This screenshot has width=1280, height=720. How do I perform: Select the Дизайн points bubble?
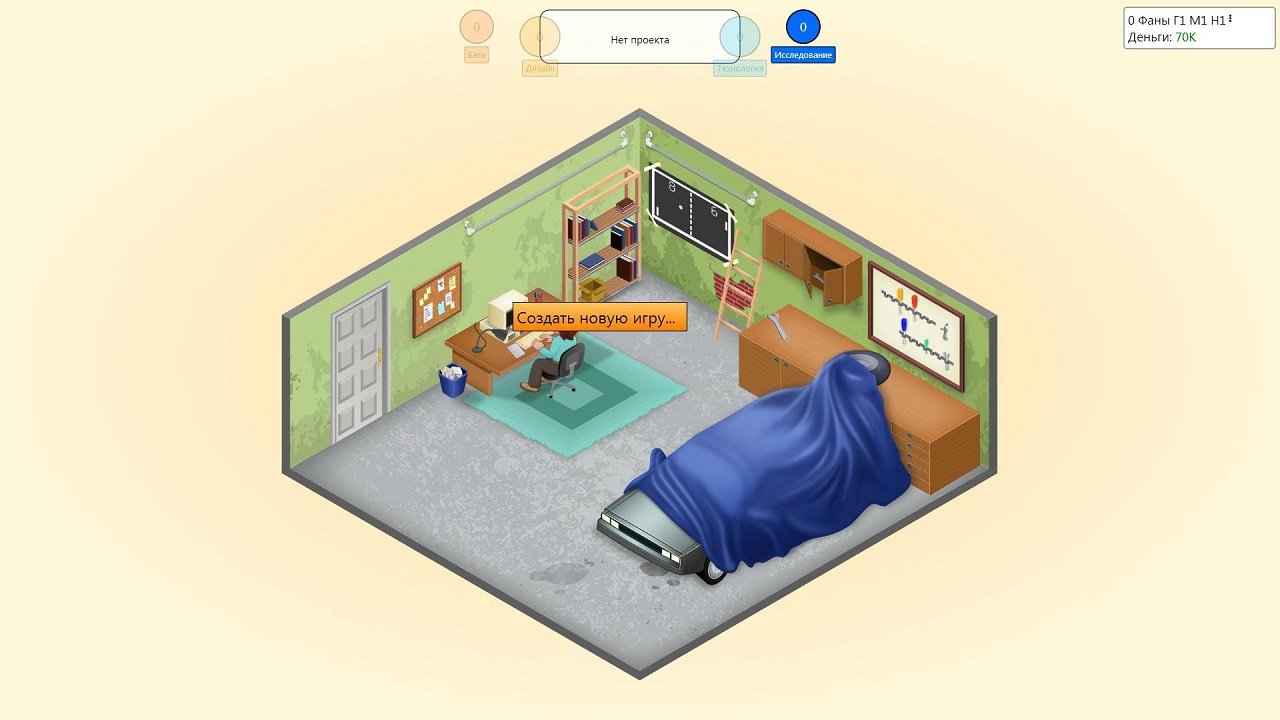pyautogui.click(x=540, y=38)
